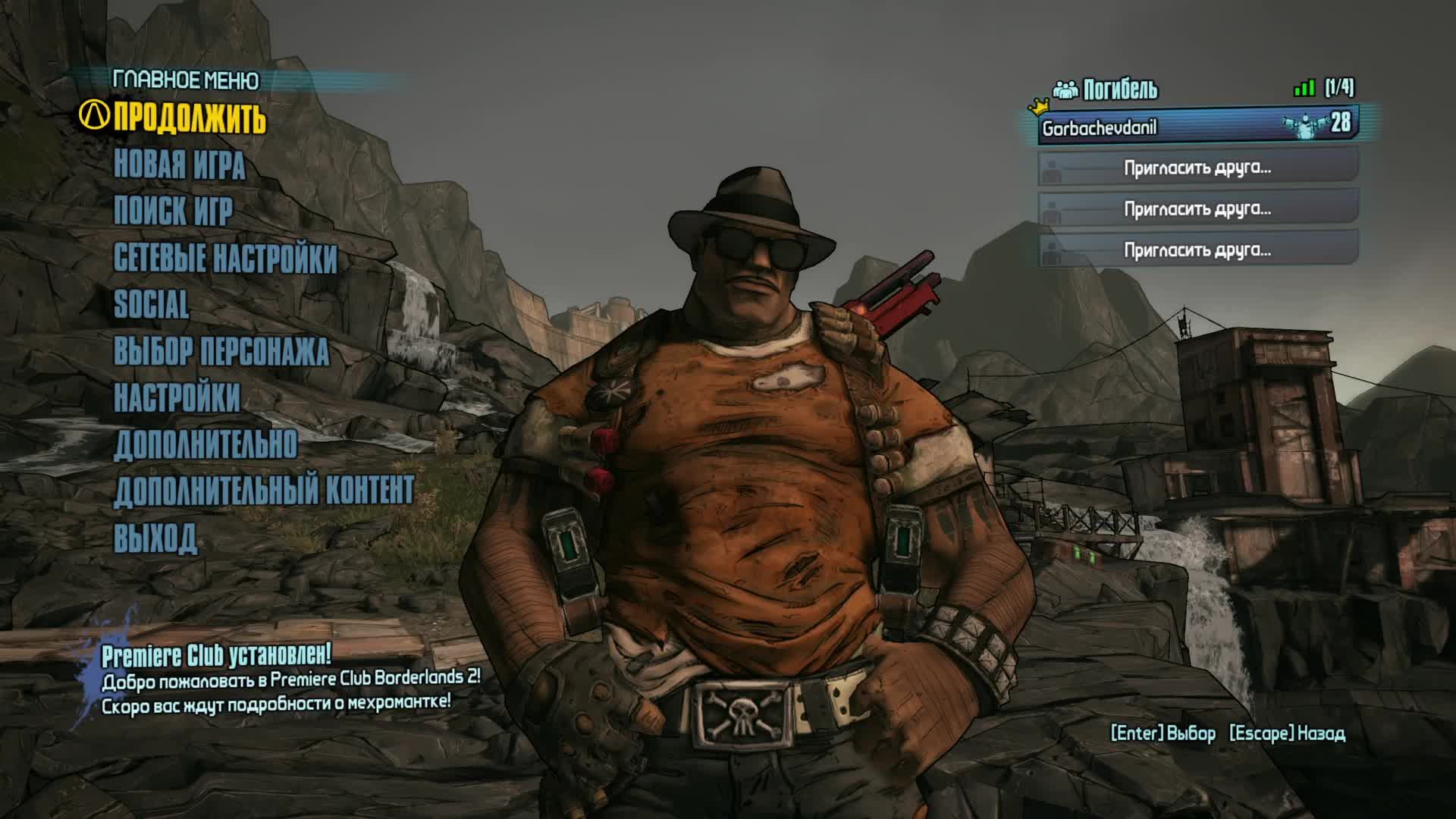Open the SOCIAL menu entry
1456x819 pixels.
[152, 305]
